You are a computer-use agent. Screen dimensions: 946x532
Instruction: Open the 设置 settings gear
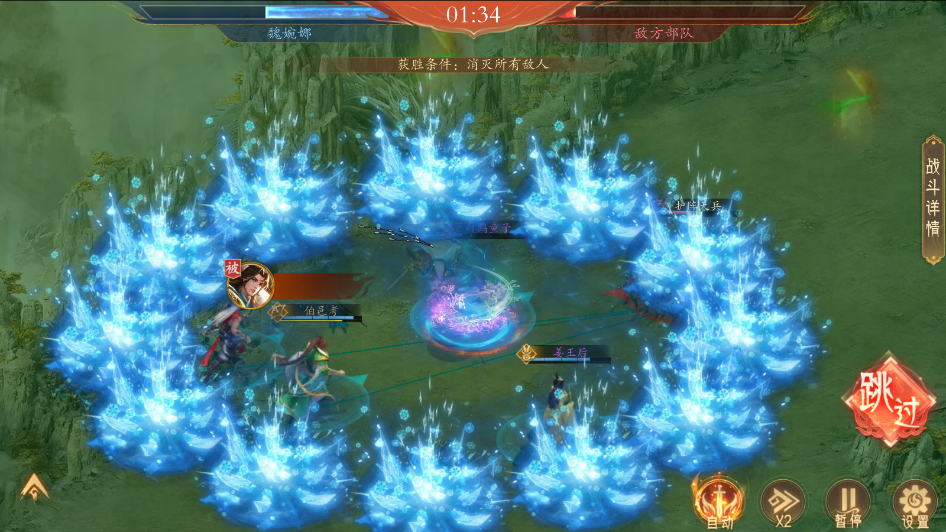[914, 500]
